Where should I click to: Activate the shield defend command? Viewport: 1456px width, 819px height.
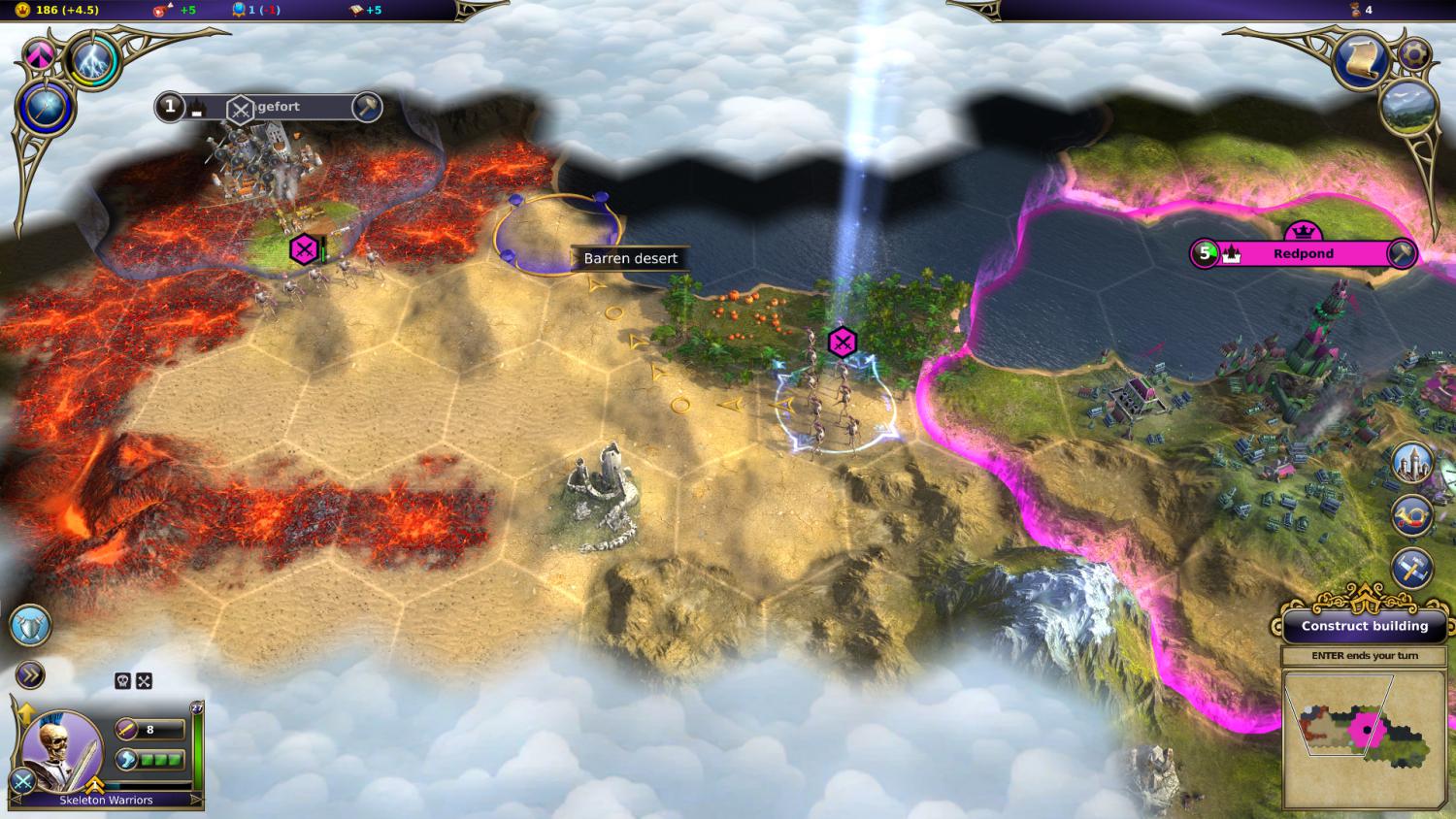pyautogui.click(x=31, y=626)
